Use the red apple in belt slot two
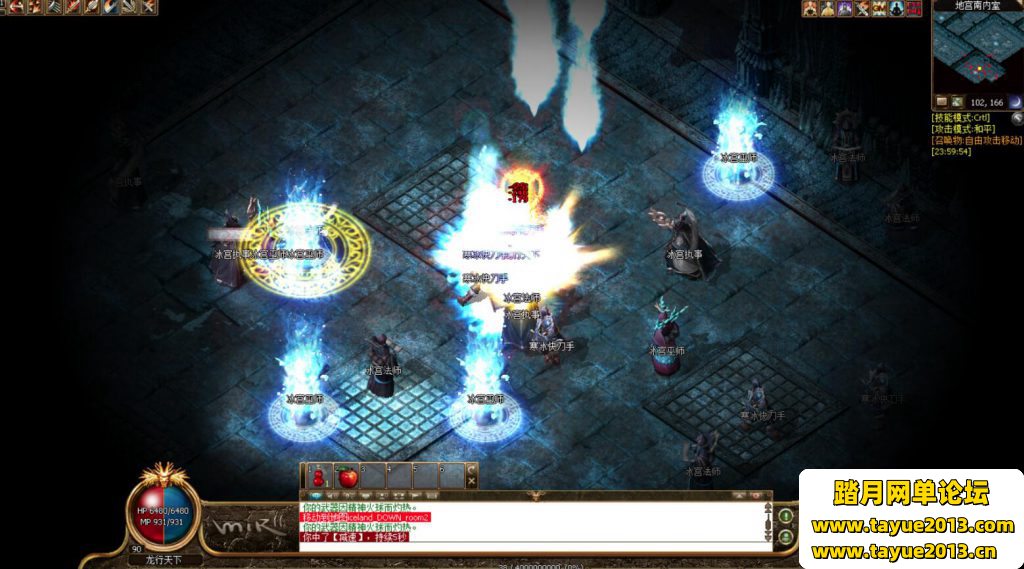 click(x=348, y=476)
